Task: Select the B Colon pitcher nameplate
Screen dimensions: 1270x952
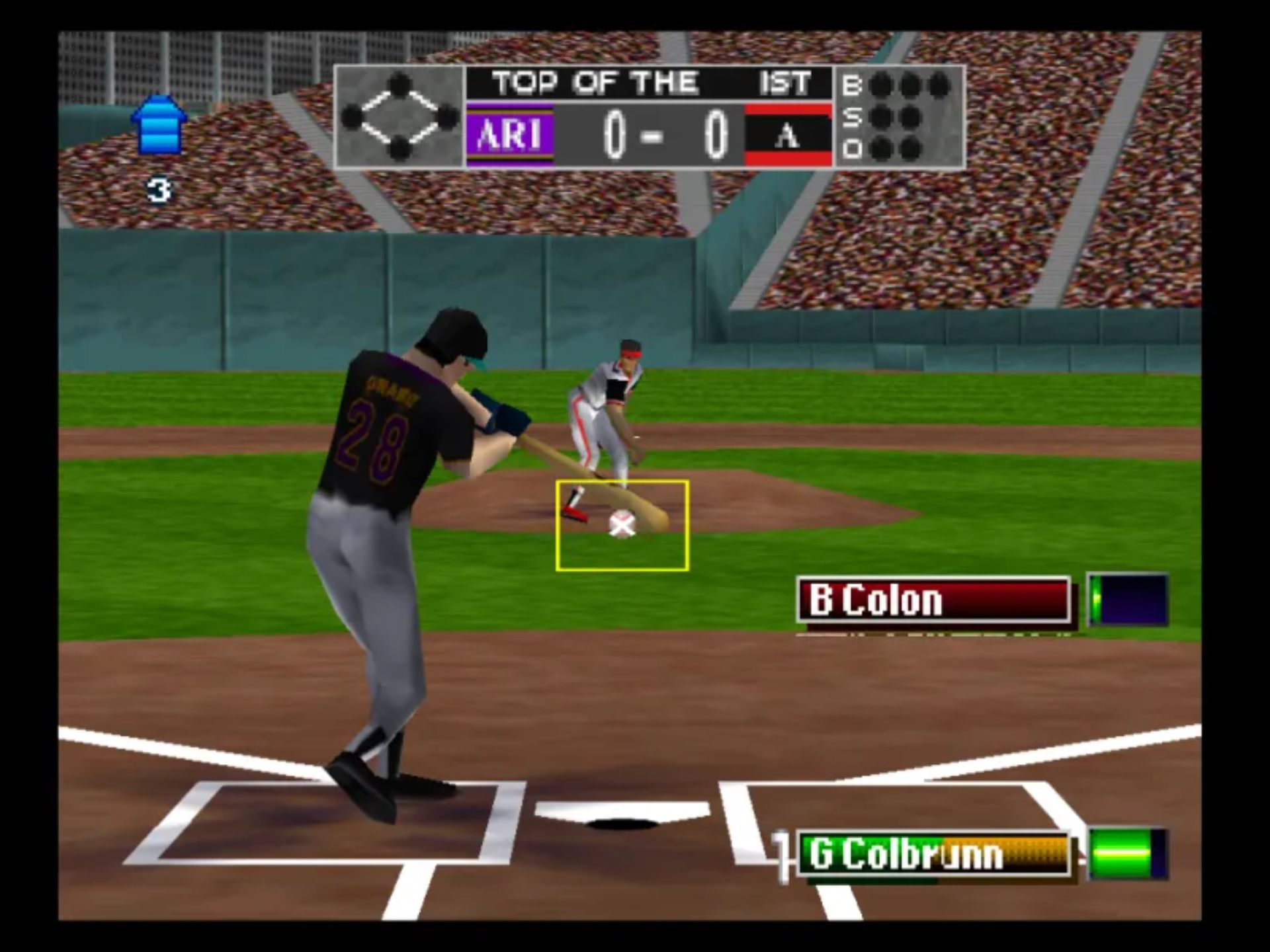Action: tap(933, 600)
